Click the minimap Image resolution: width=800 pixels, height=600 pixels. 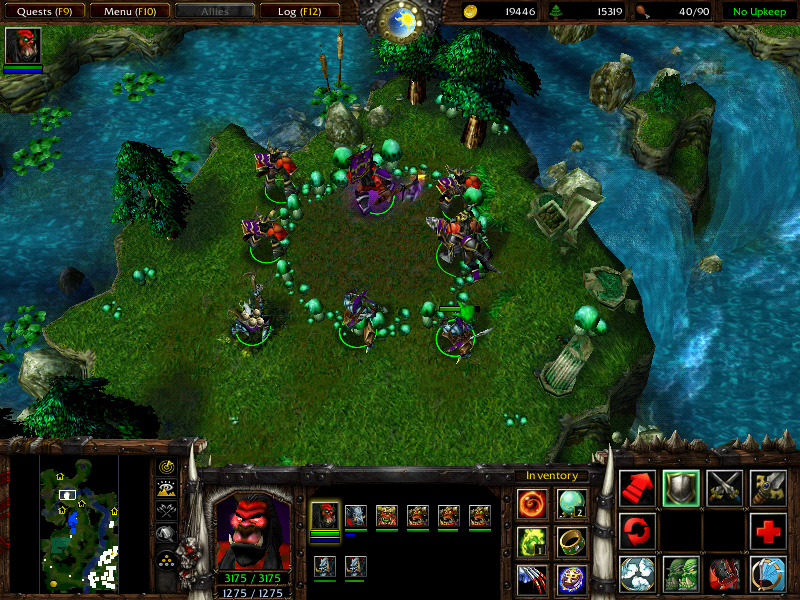click(79, 521)
